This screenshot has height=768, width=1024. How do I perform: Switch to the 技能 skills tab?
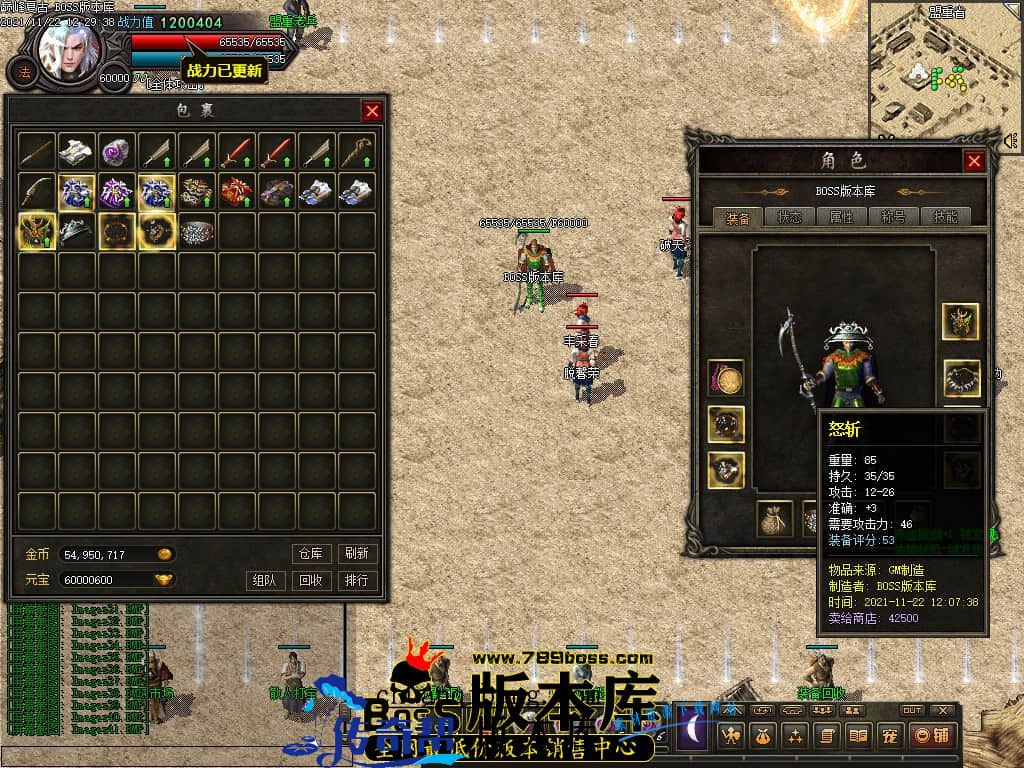945,217
